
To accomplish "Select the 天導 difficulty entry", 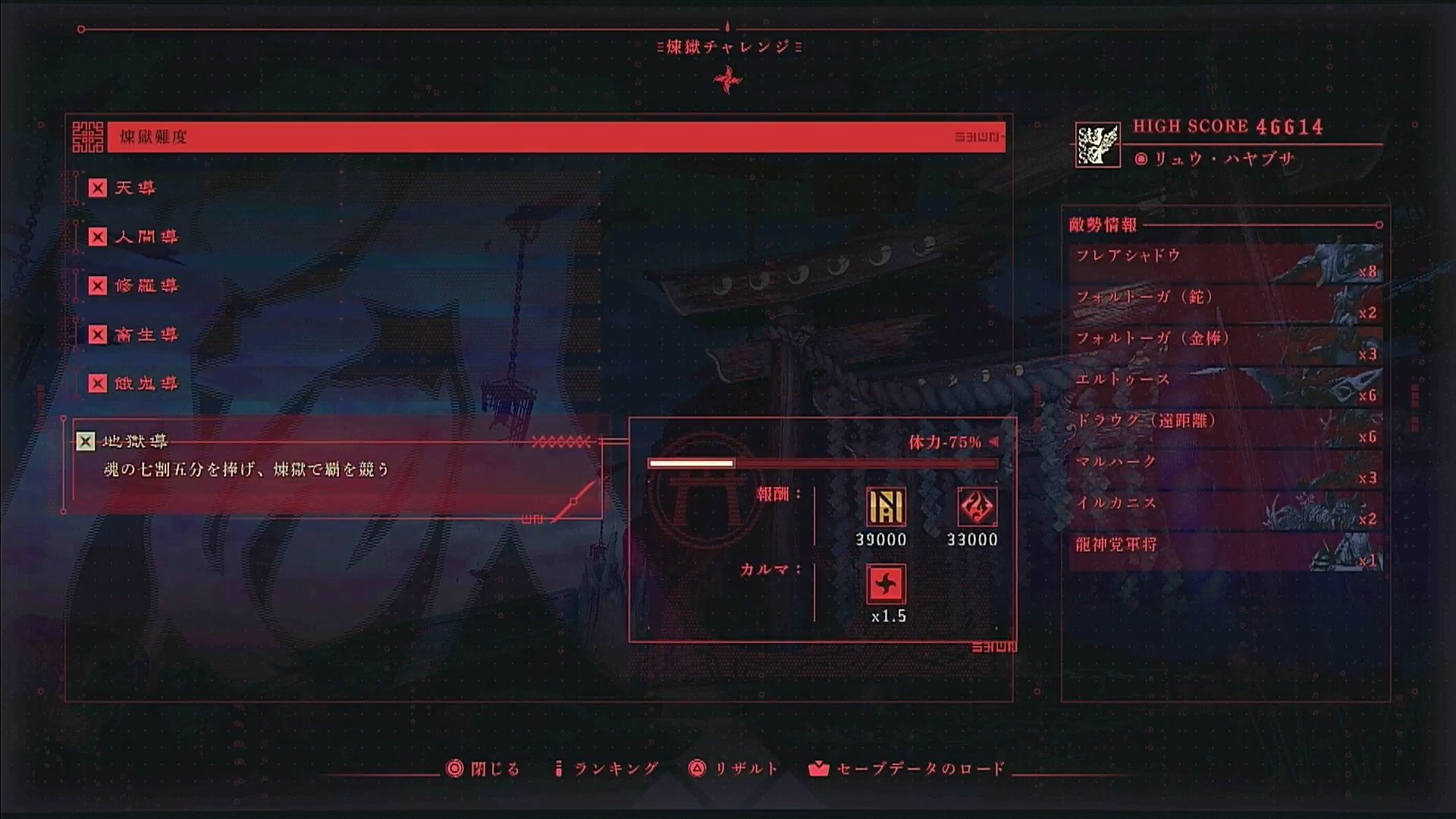I will point(135,187).
